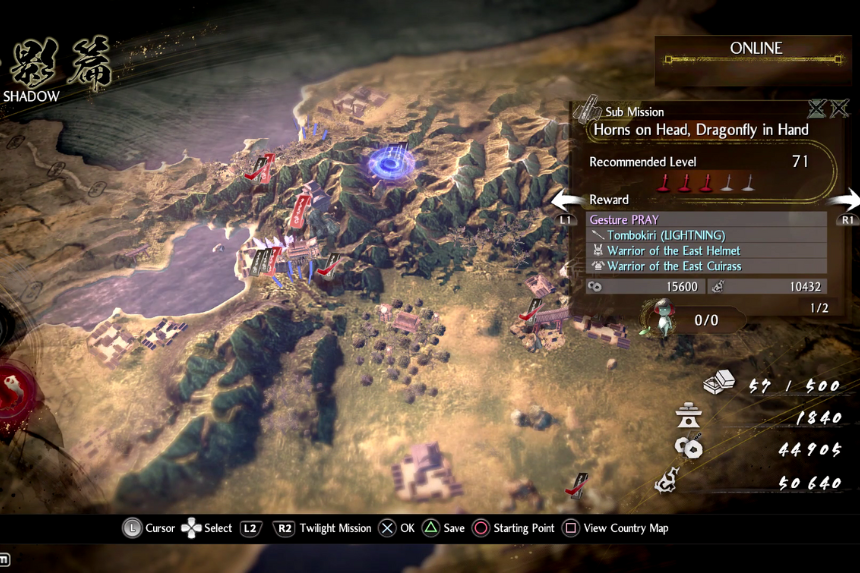This screenshot has width=860, height=573.
Task: Show the next mission with right arrow
Action: tap(850, 200)
